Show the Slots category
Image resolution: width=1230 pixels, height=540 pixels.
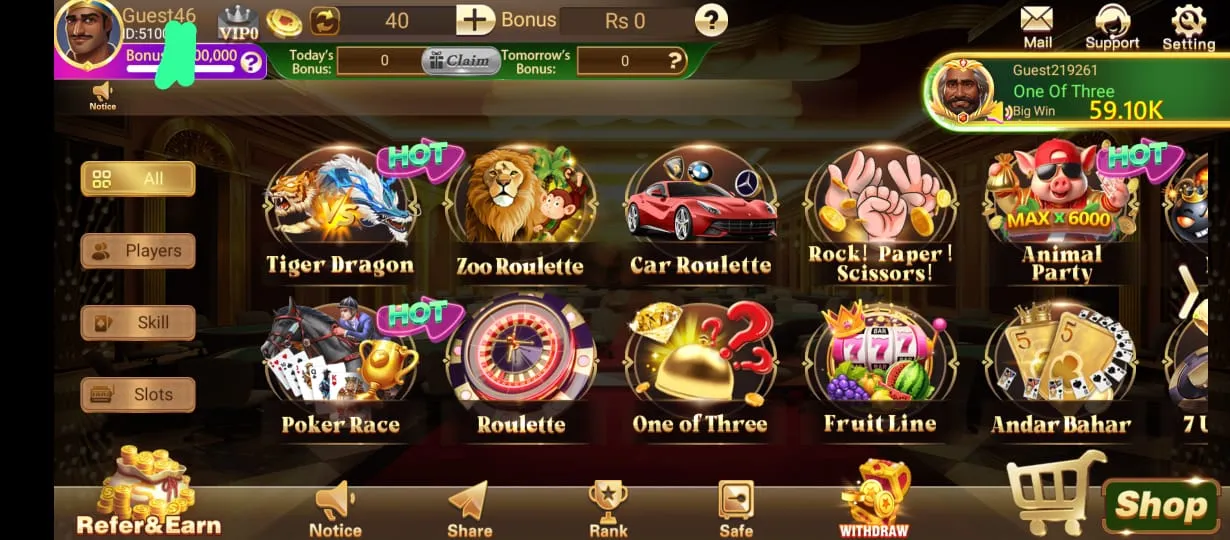(138, 395)
